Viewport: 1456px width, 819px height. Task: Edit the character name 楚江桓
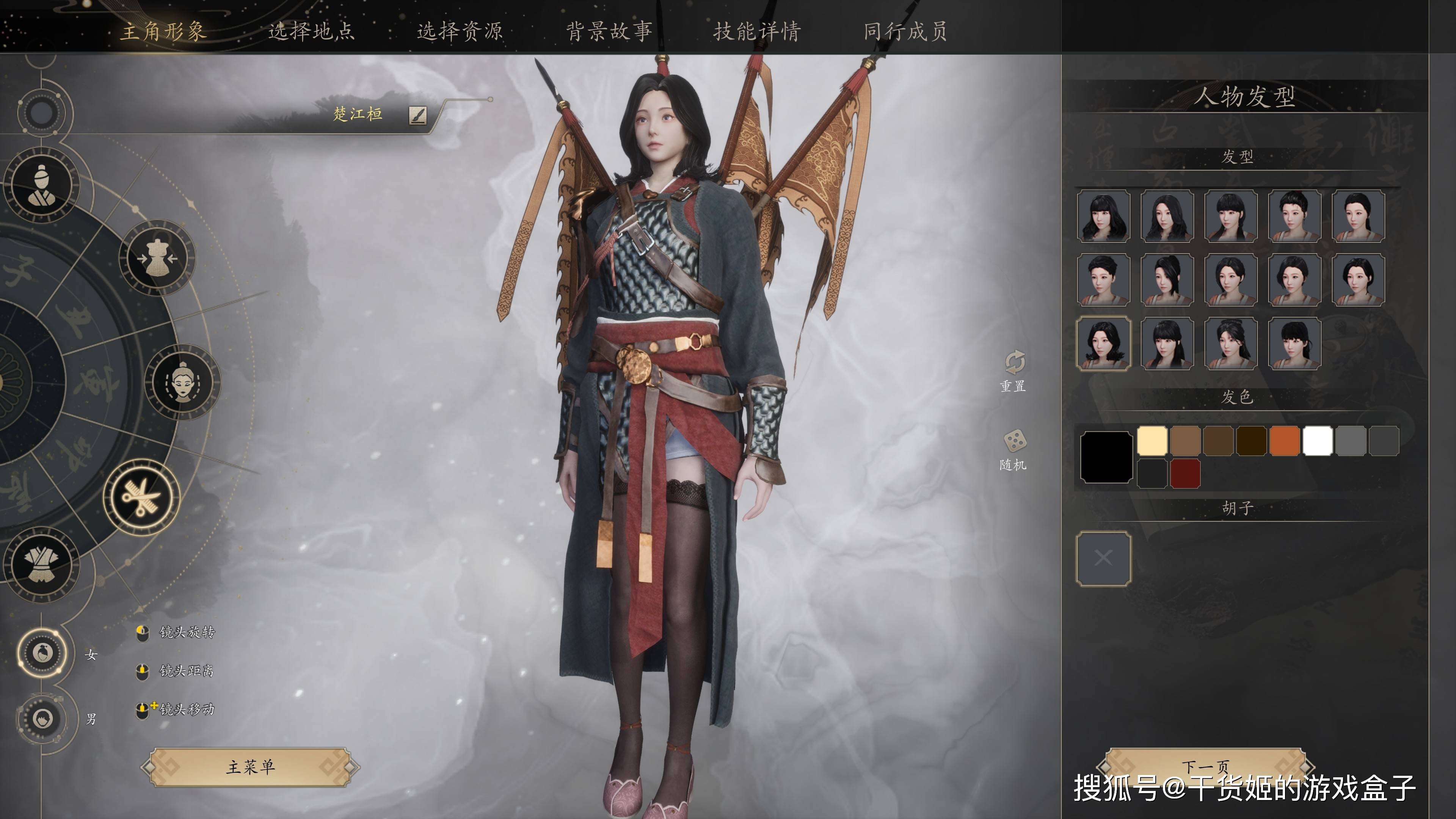click(x=418, y=115)
